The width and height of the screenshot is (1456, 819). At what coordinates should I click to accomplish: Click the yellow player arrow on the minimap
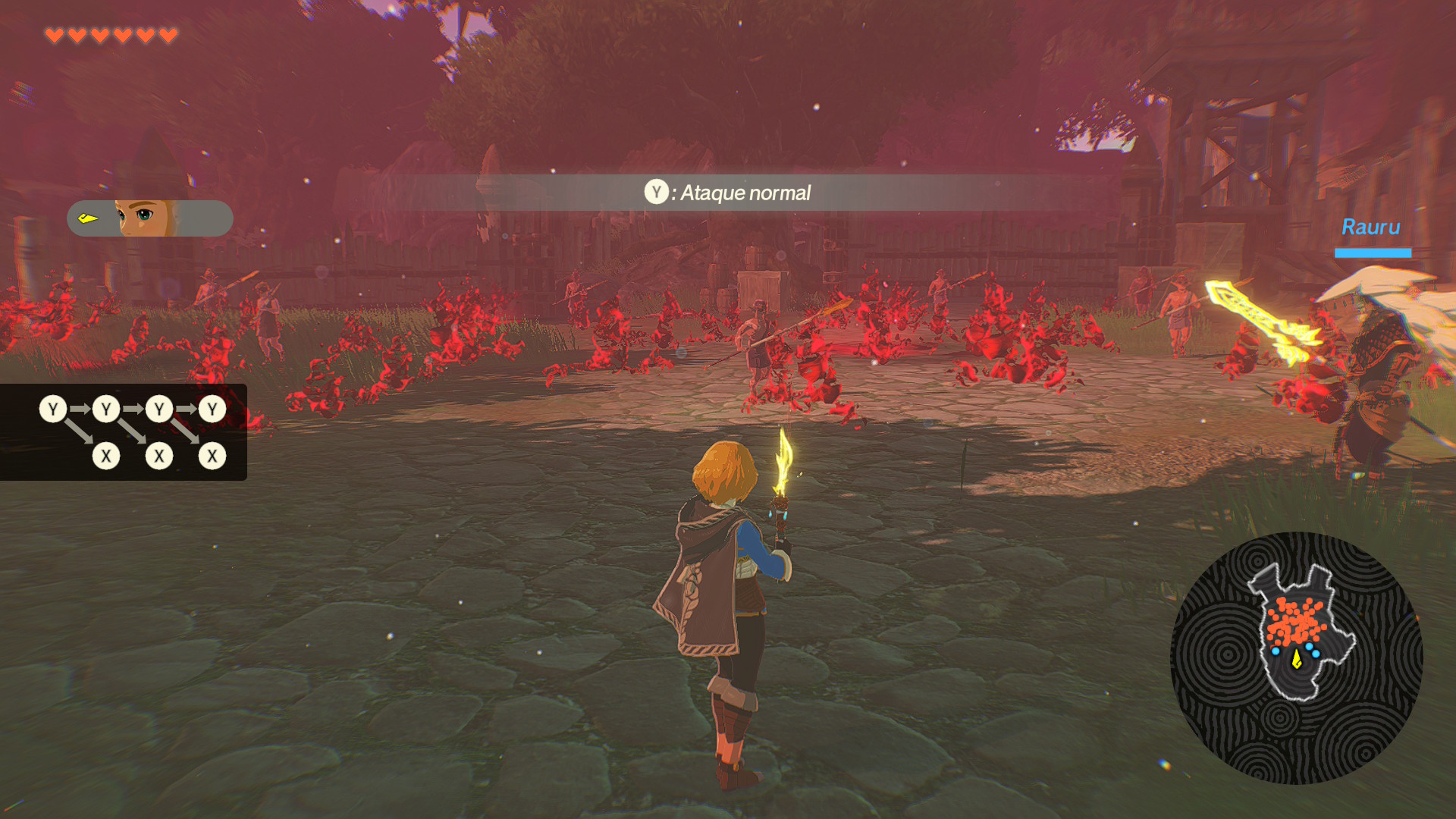tap(1297, 659)
